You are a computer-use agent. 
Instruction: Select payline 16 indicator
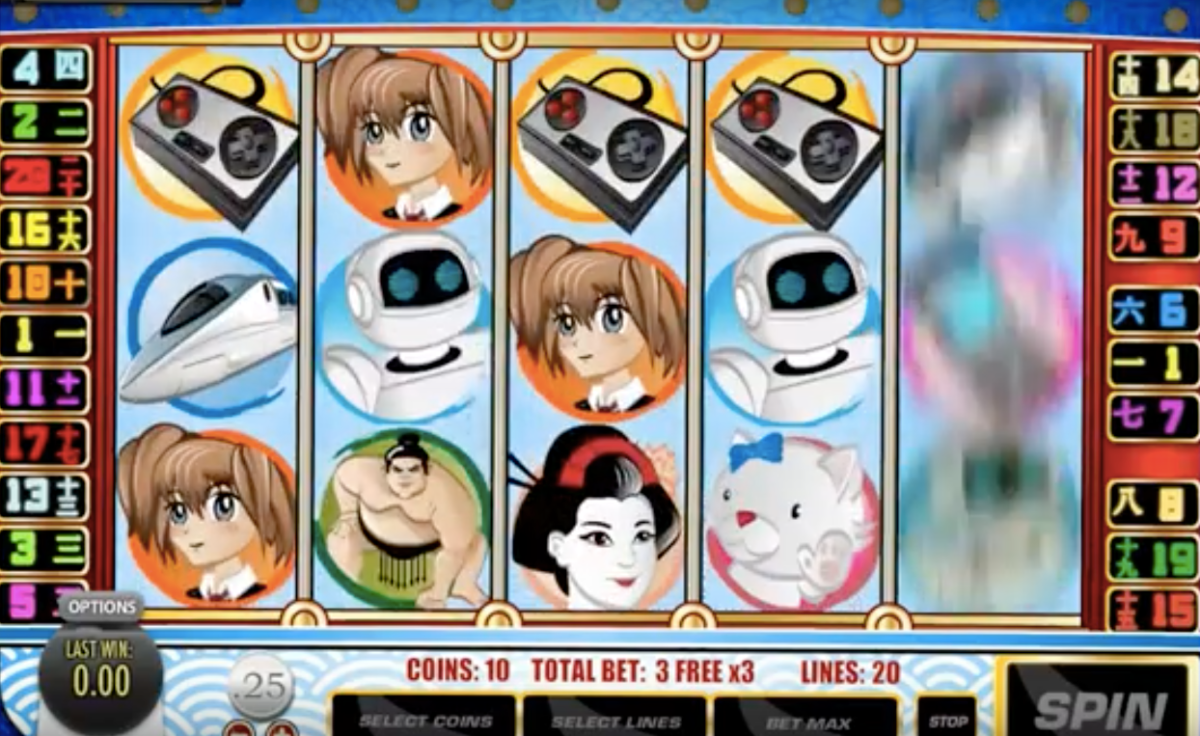pyautogui.click(x=46, y=231)
